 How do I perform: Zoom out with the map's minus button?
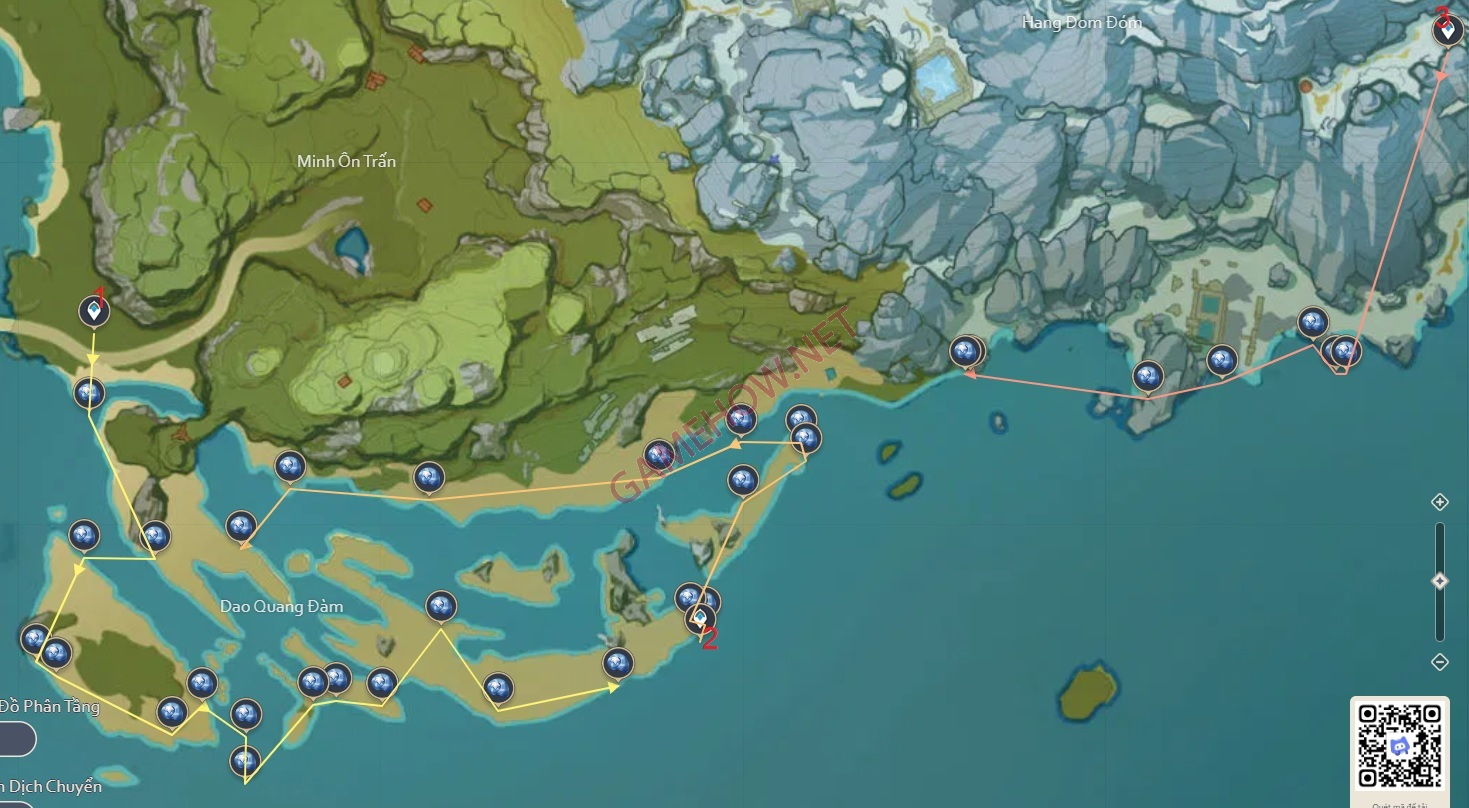(1440, 662)
